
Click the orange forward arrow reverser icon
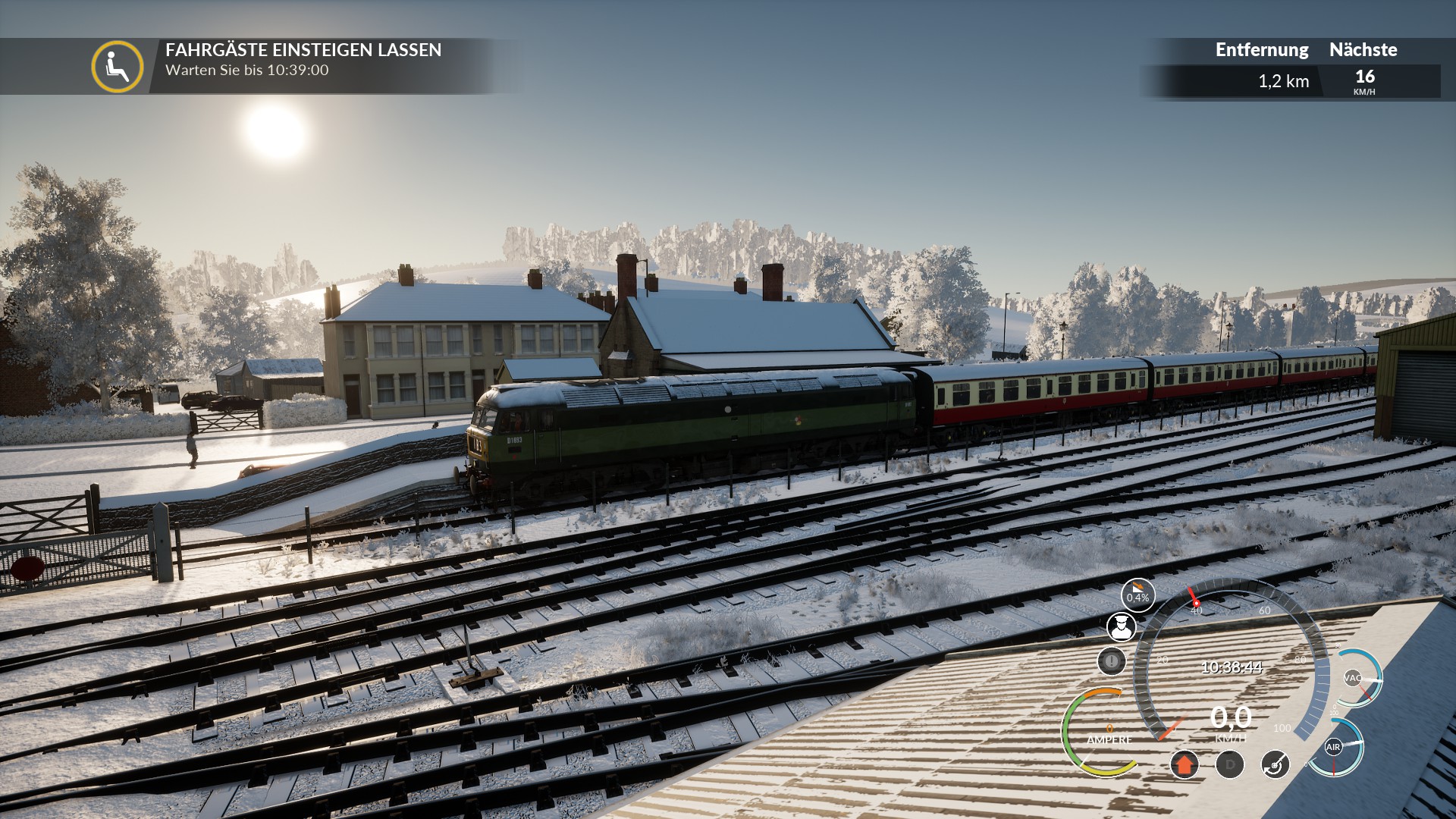(x=1184, y=764)
